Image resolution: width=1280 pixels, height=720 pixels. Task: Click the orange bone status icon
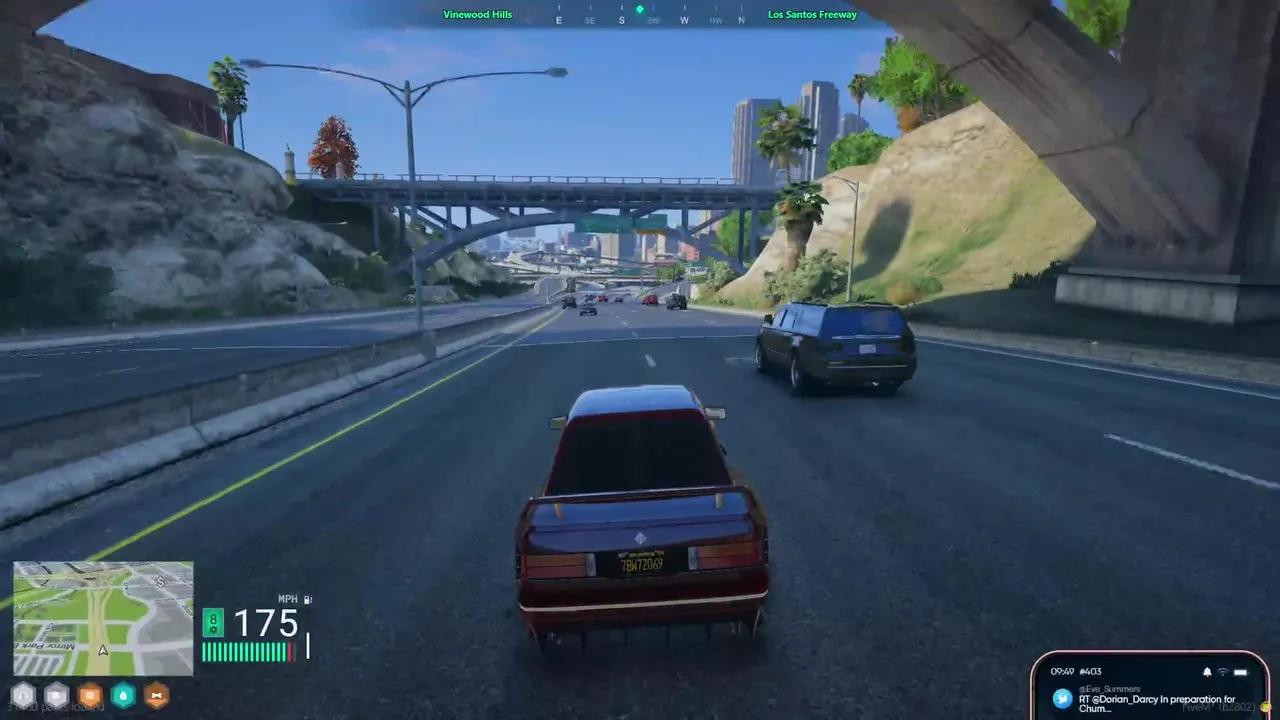click(x=156, y=695)
